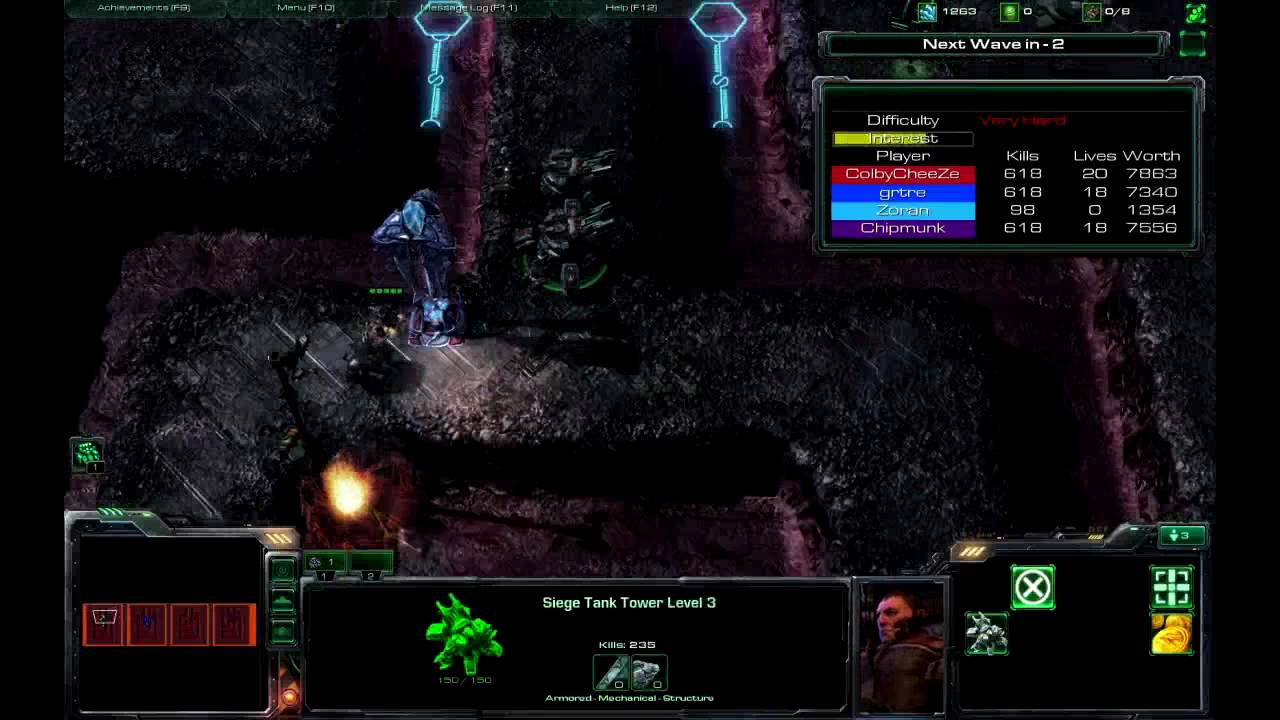Screen dimensions: 1280x720
Task: Click the Siege Tank Tower wireframe
Action: pyautogui.click(x=464, y=635)
